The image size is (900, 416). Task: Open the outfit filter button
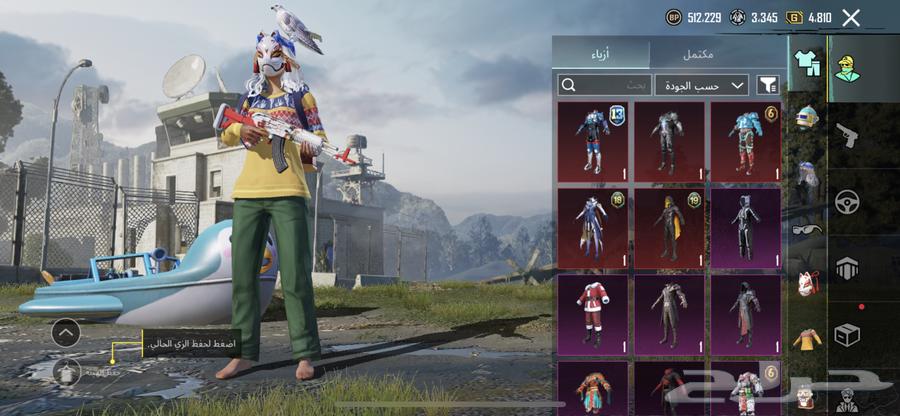click(x=768, y=85)
